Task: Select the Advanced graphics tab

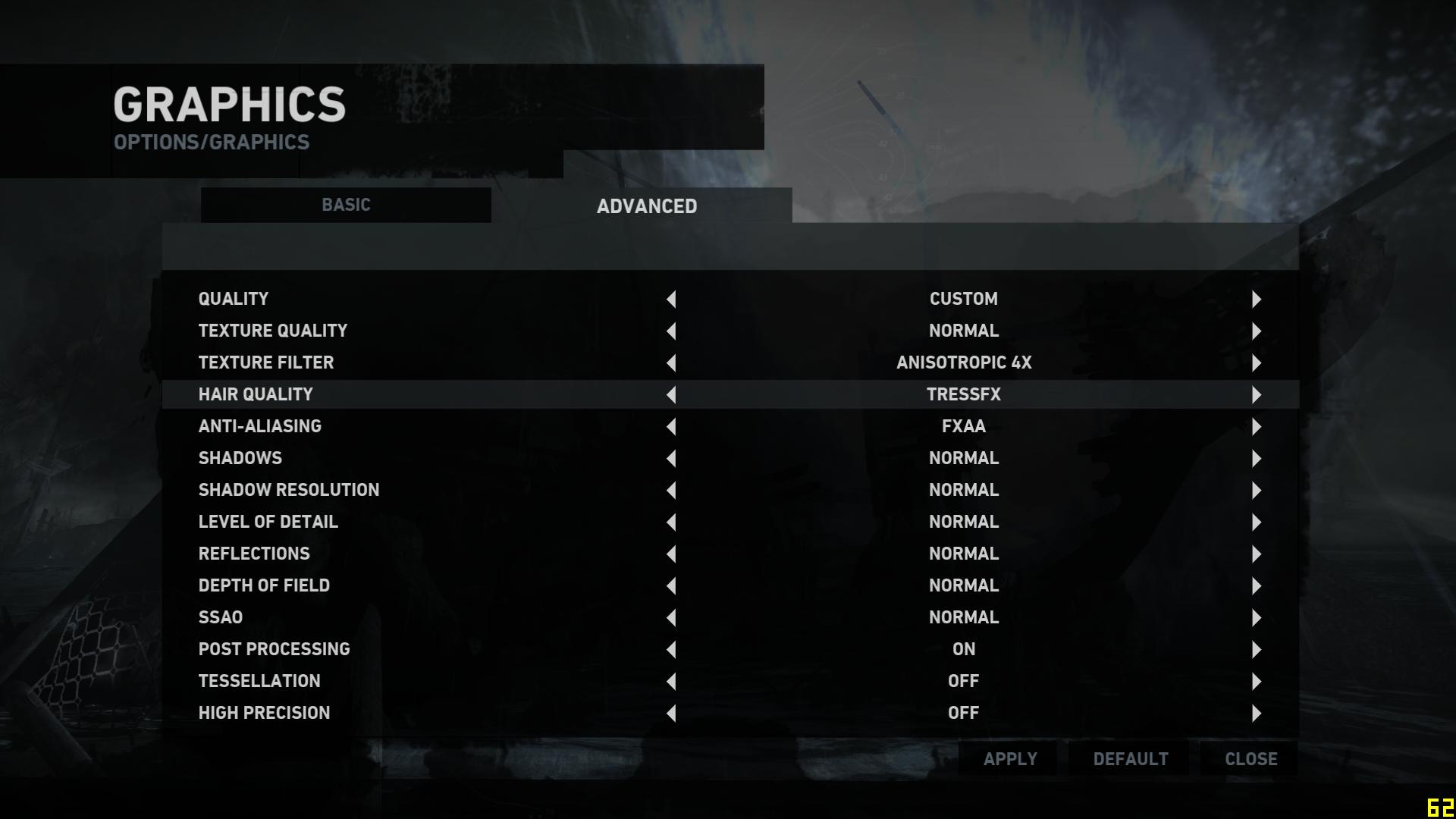Action: tap(647, 206)
